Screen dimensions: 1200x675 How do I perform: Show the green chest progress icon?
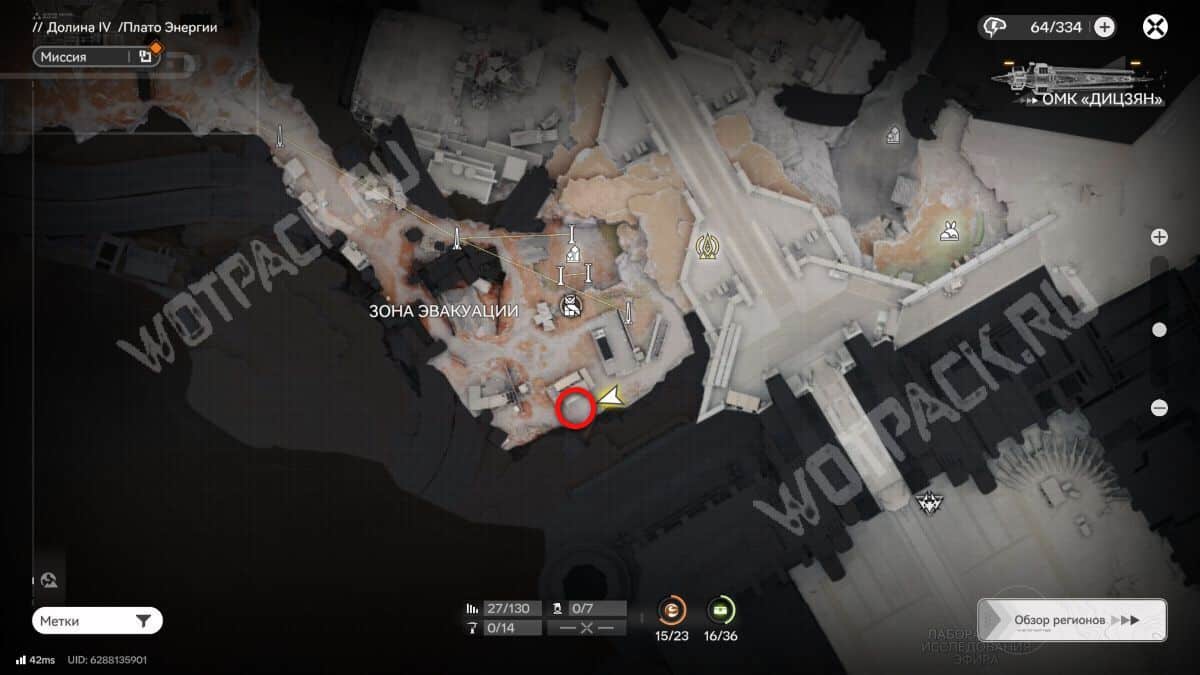click(x=720, y=609)
